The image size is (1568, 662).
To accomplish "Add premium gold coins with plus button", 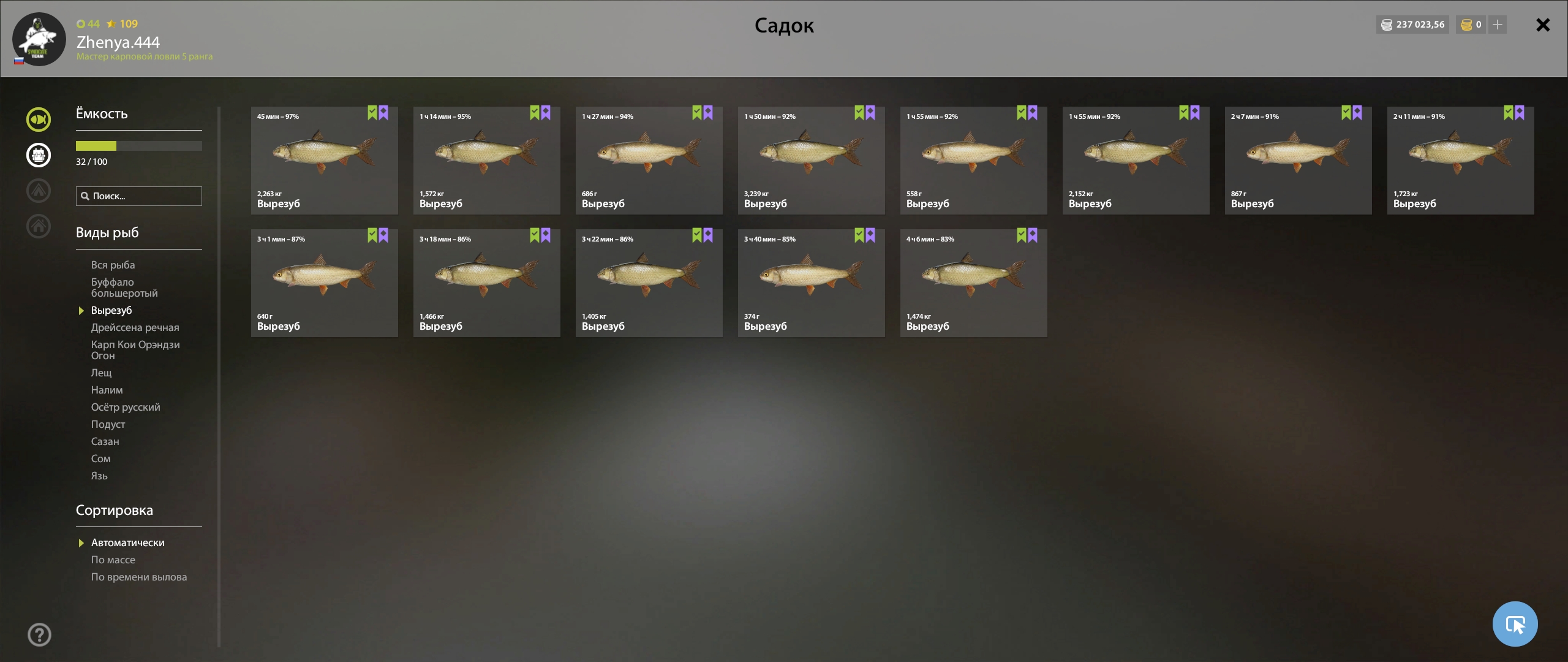I will (x=1497, y=25).
